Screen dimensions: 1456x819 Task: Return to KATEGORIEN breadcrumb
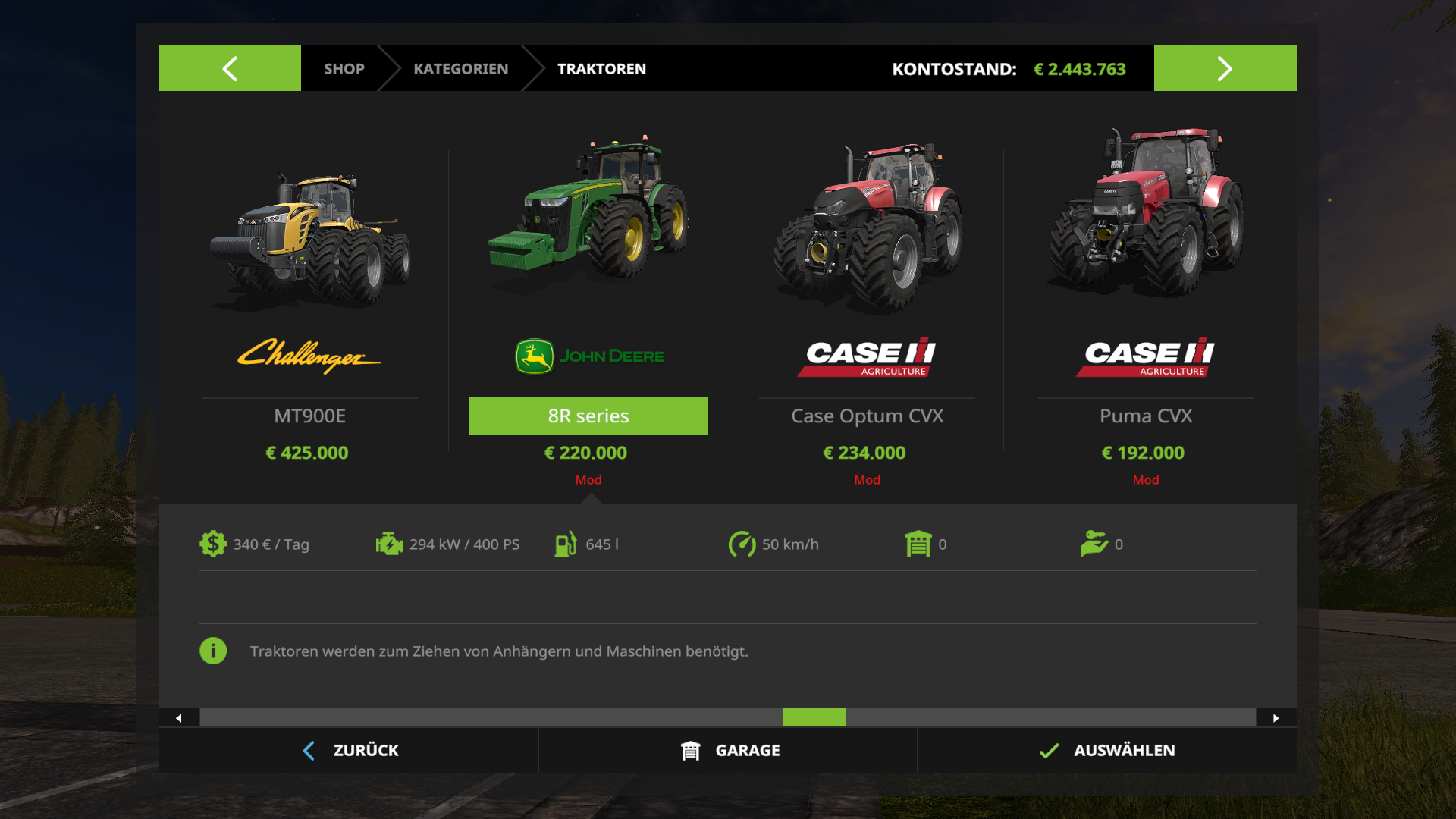coord(460,69)
